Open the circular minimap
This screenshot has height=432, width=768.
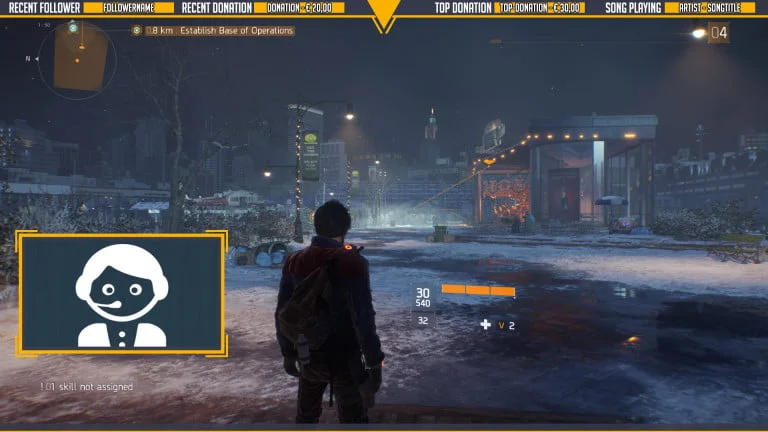click(x=76, y=59)
